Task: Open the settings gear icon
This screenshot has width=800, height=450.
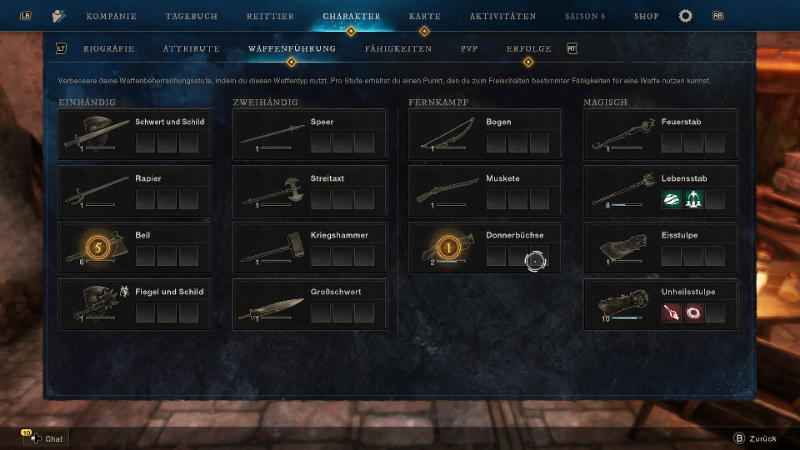Action: pyautogui.click(x=685, y=16)
